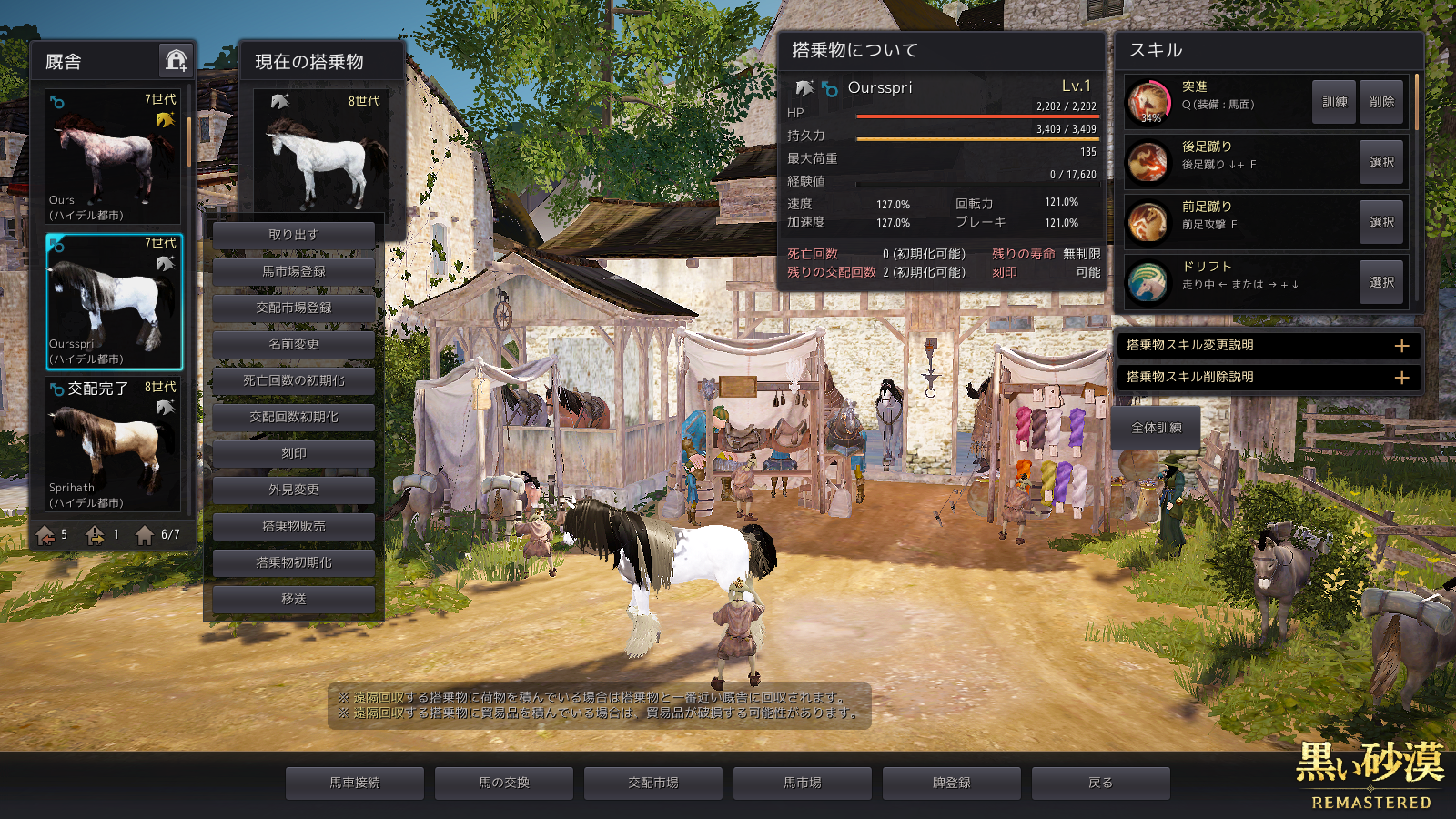The width and height of the screenshot is (1456, 819).
Task: Open 外見変更 appearance change
Action: (x=293, y=490)
